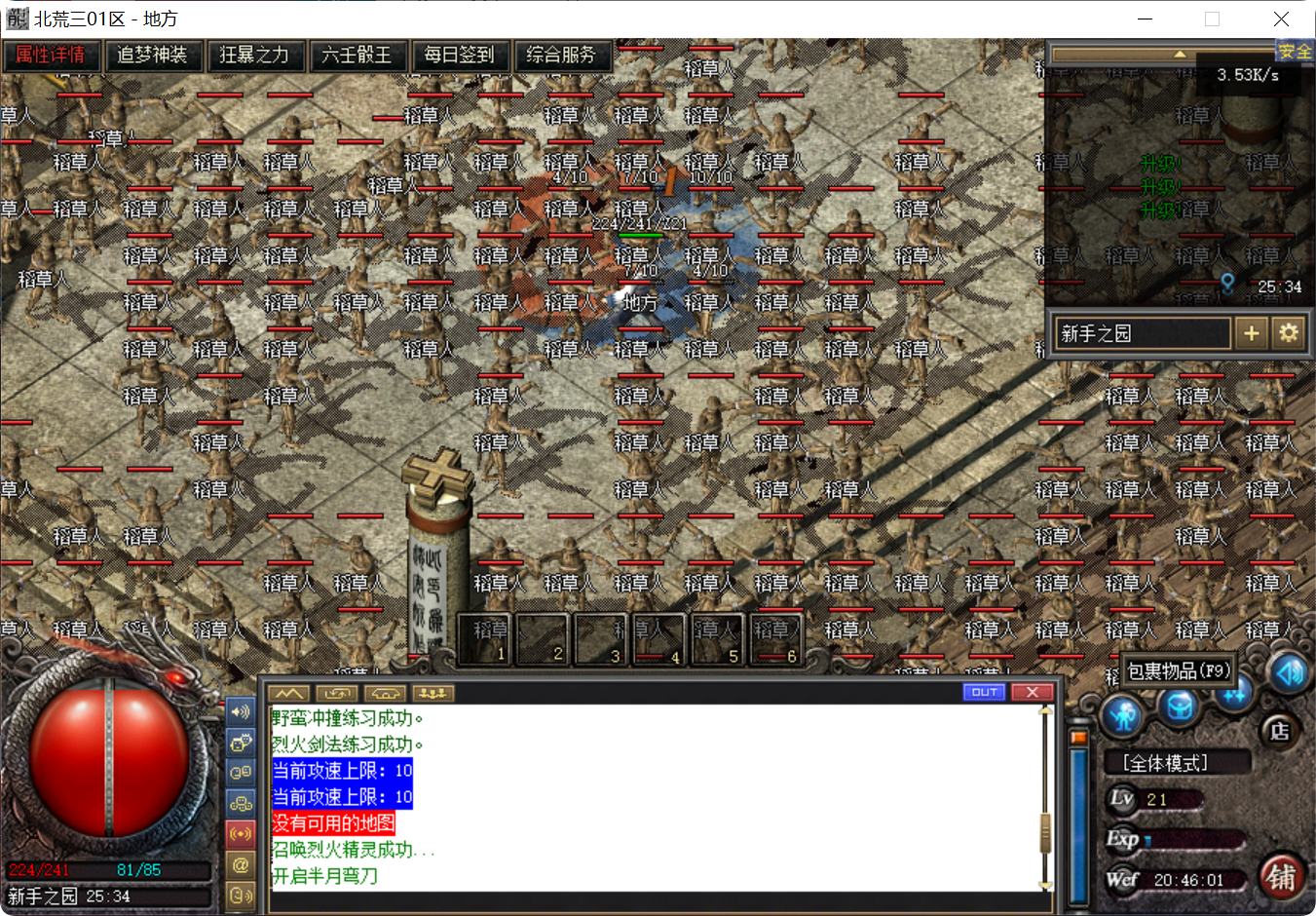Image resolution: width=1316 pixels, height=916 pixels.
Task: Open the skills icon beside the backpack
Action: [1234, 696]
